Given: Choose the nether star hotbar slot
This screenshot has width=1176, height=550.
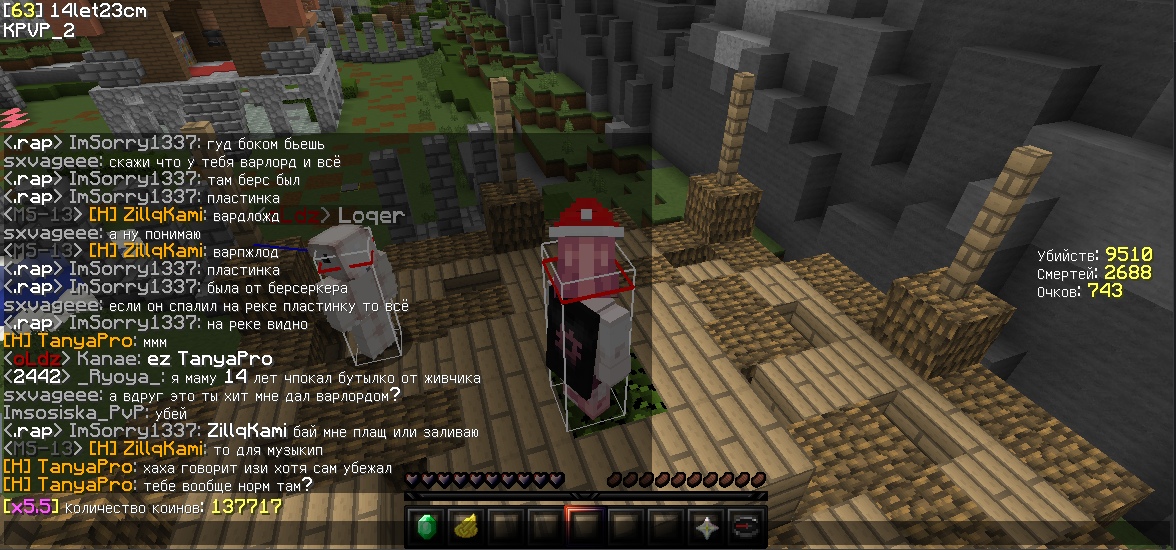Looking at the screenshot, I should (705, 525).
